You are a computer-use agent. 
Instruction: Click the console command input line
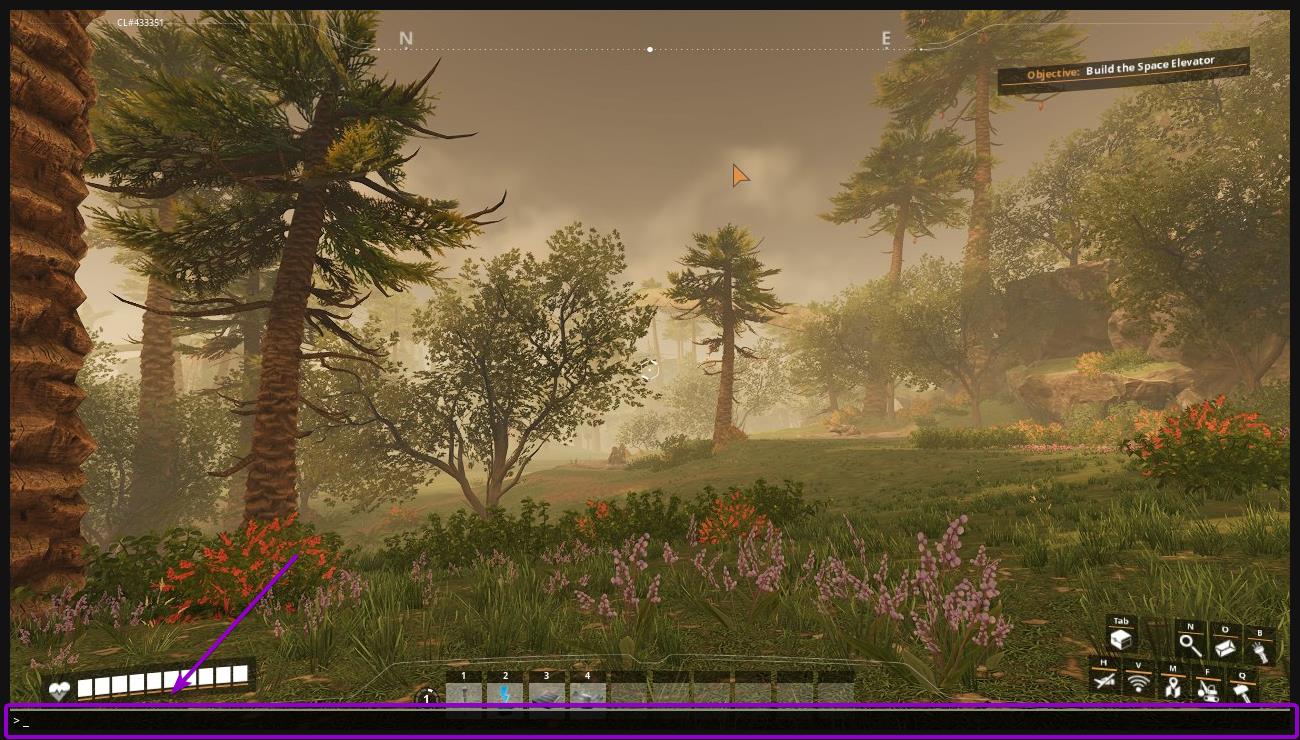pyautogui.click(x=650, y=720)
